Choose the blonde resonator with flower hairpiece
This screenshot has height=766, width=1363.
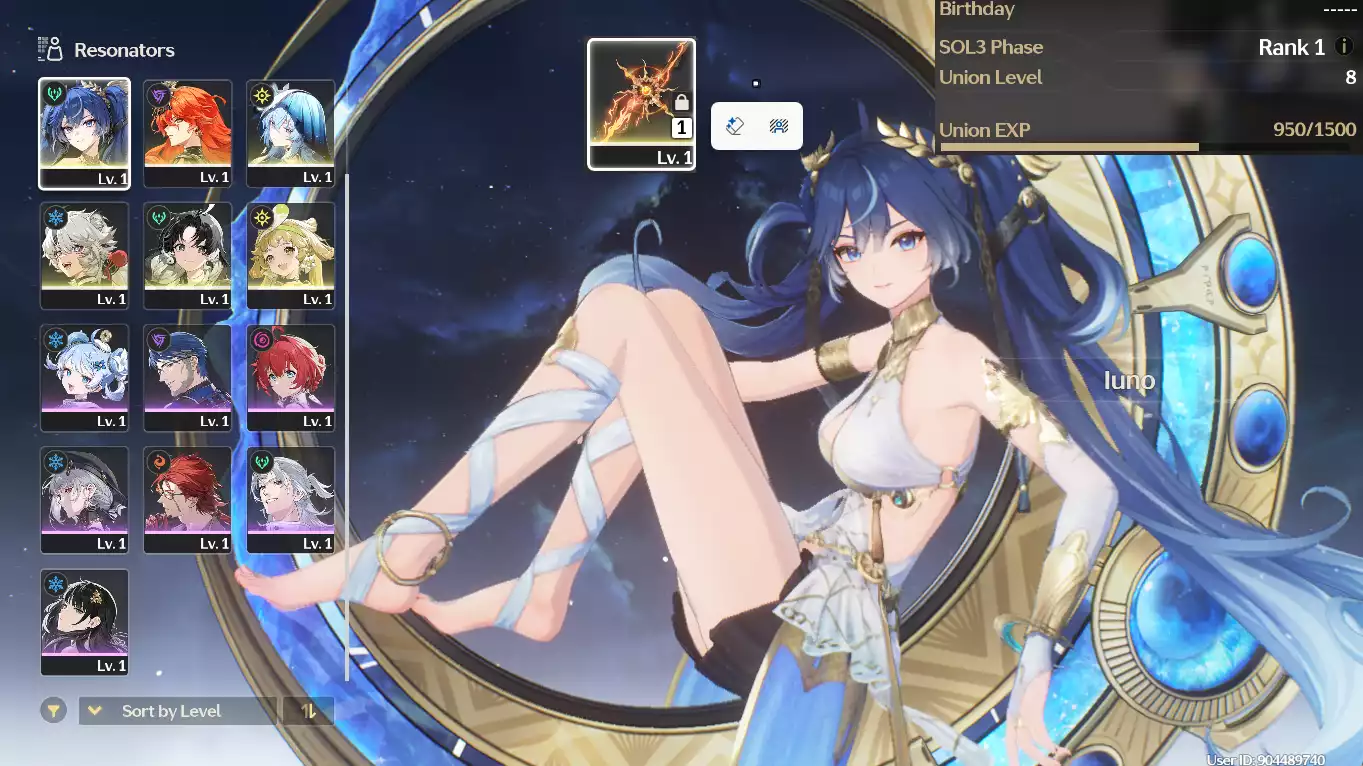(x=291, y=255)
